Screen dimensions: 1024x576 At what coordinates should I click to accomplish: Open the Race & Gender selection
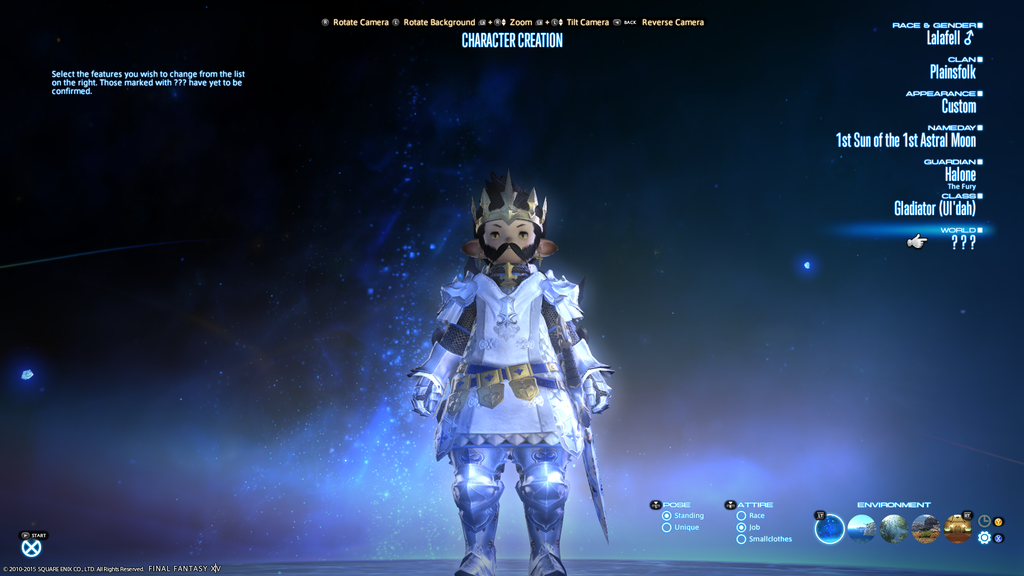click(x=949, y=38)
